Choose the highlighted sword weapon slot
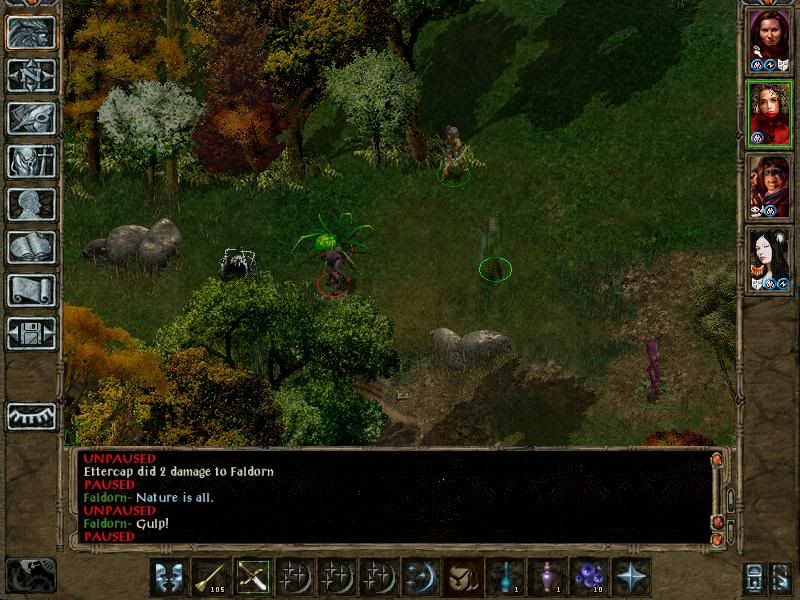 pyautogui.click(x=252, y=577)
